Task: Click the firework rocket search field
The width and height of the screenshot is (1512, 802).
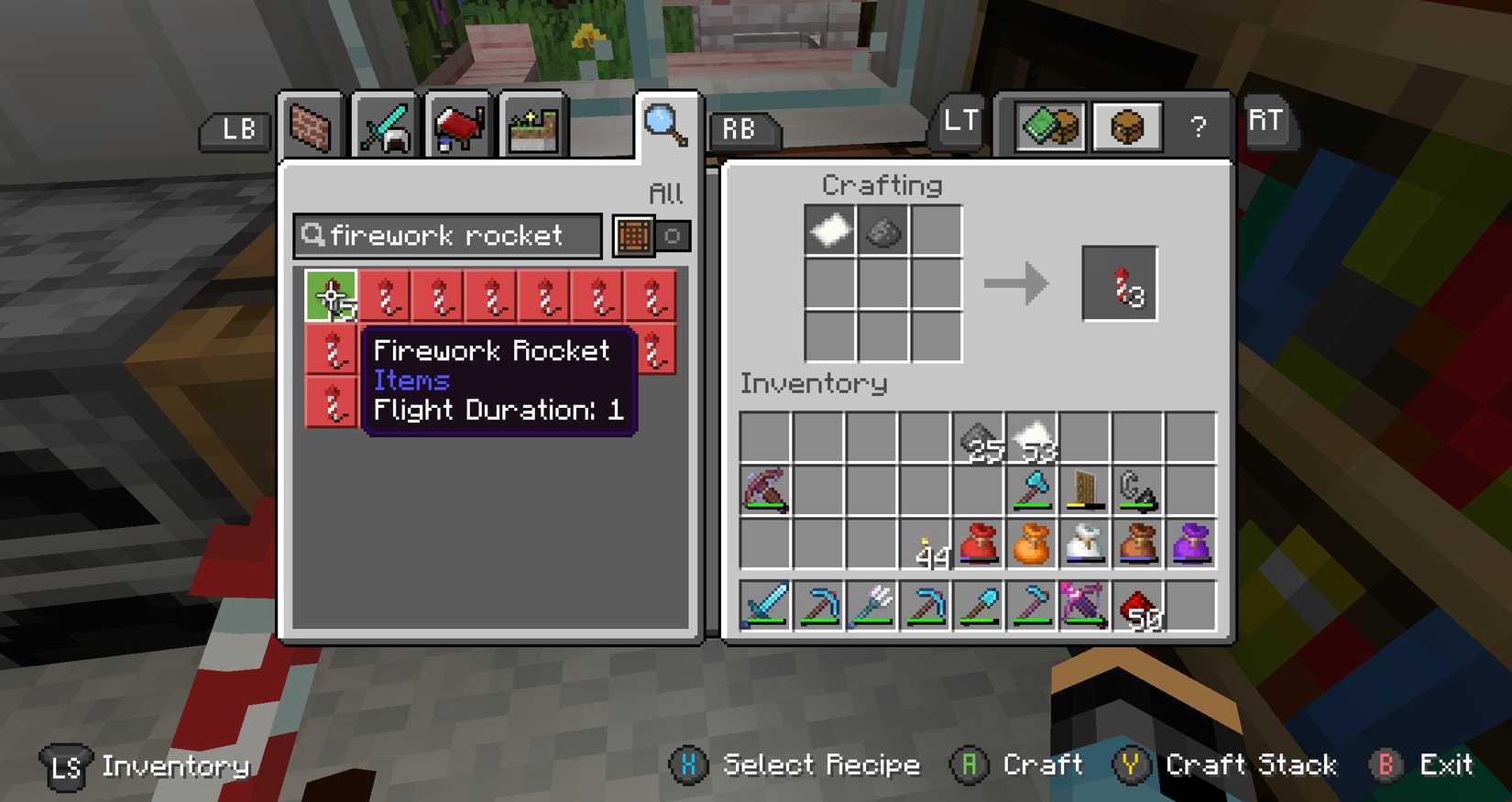Action: [x=449, y=236]
